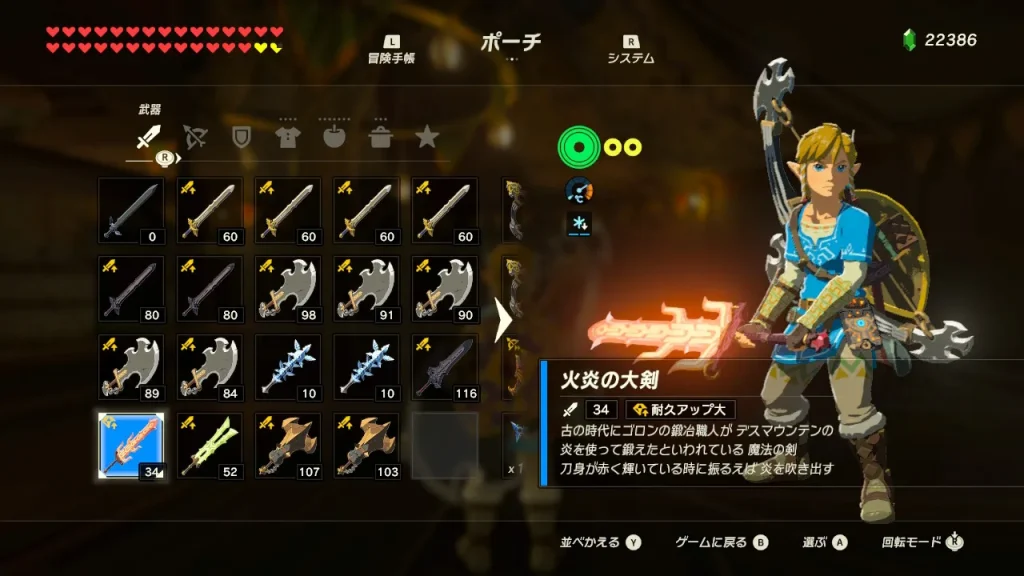Open the shield category tab

(x=241, y=137)
